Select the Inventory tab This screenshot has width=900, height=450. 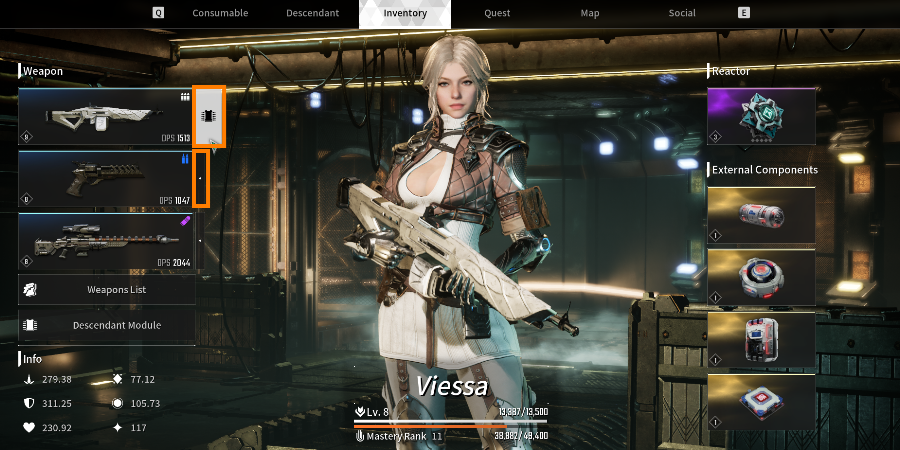(404, 14)
